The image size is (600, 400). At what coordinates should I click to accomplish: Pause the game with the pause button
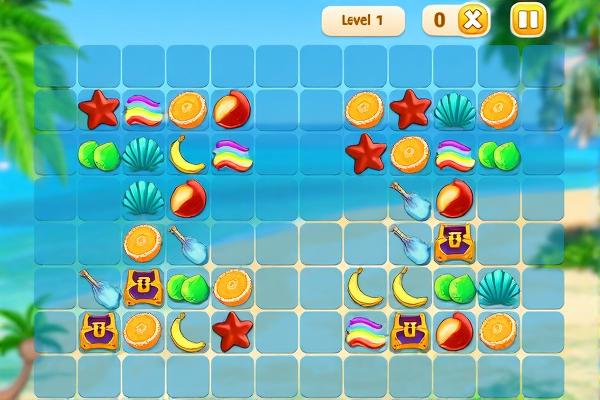point(528,20)
